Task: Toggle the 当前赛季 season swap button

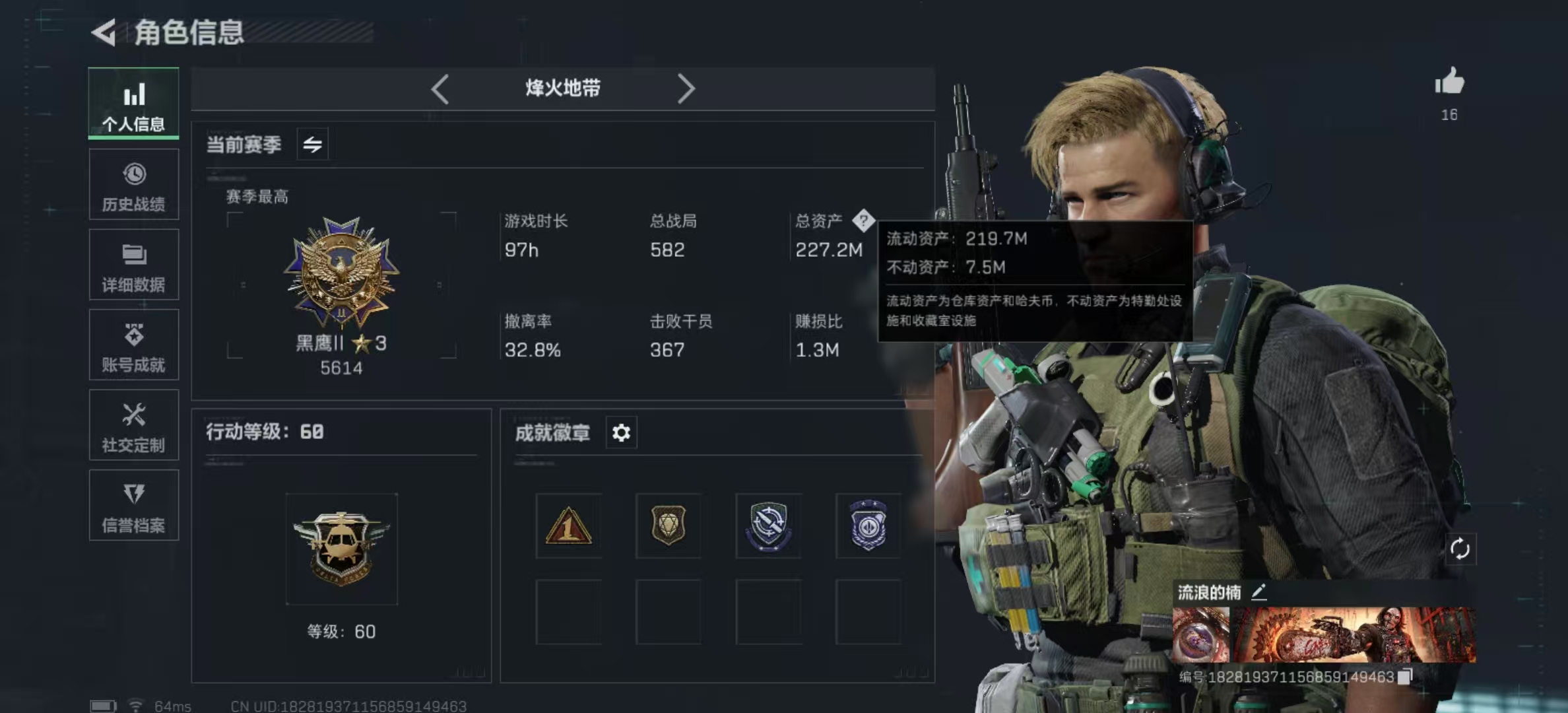Action: [x=312, y=144]
